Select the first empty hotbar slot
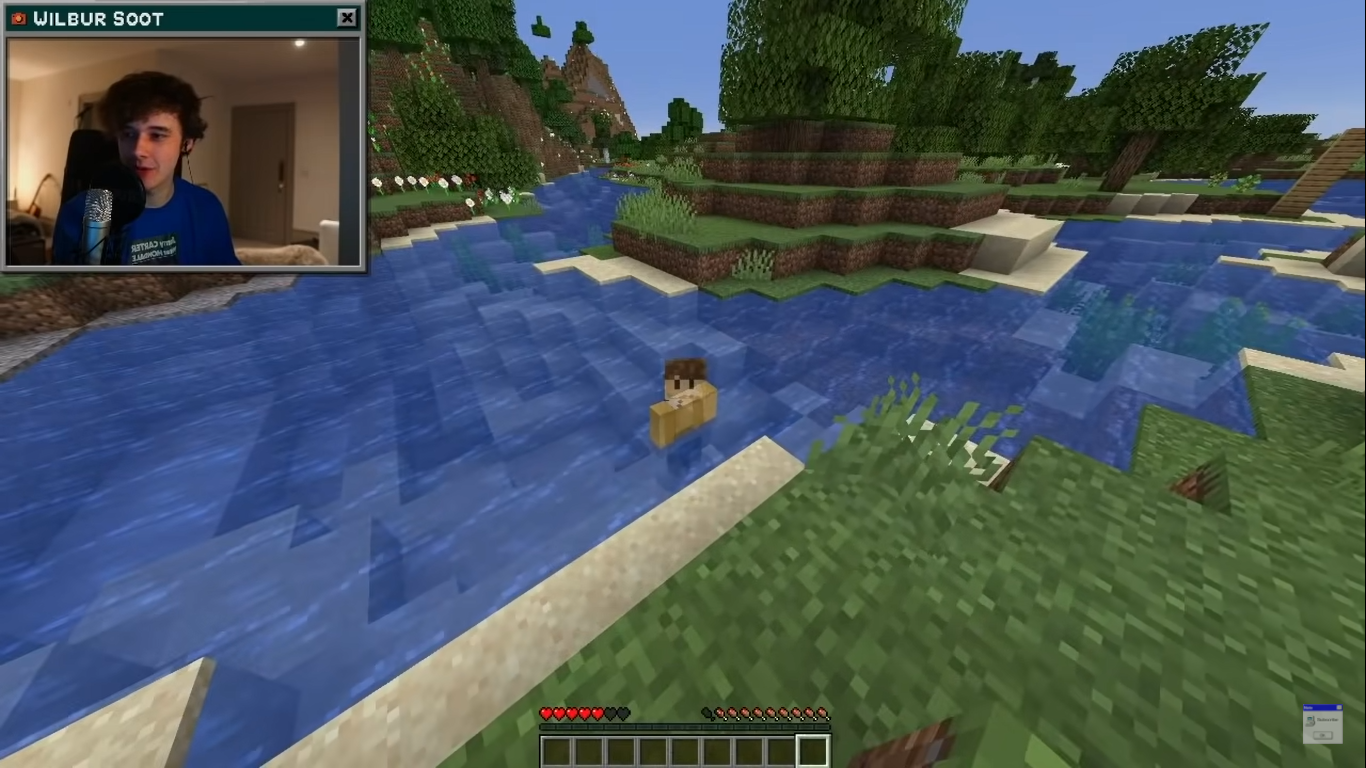This screenshot has width=1366, height=768. pyautogui.click(x=559, y=750)
